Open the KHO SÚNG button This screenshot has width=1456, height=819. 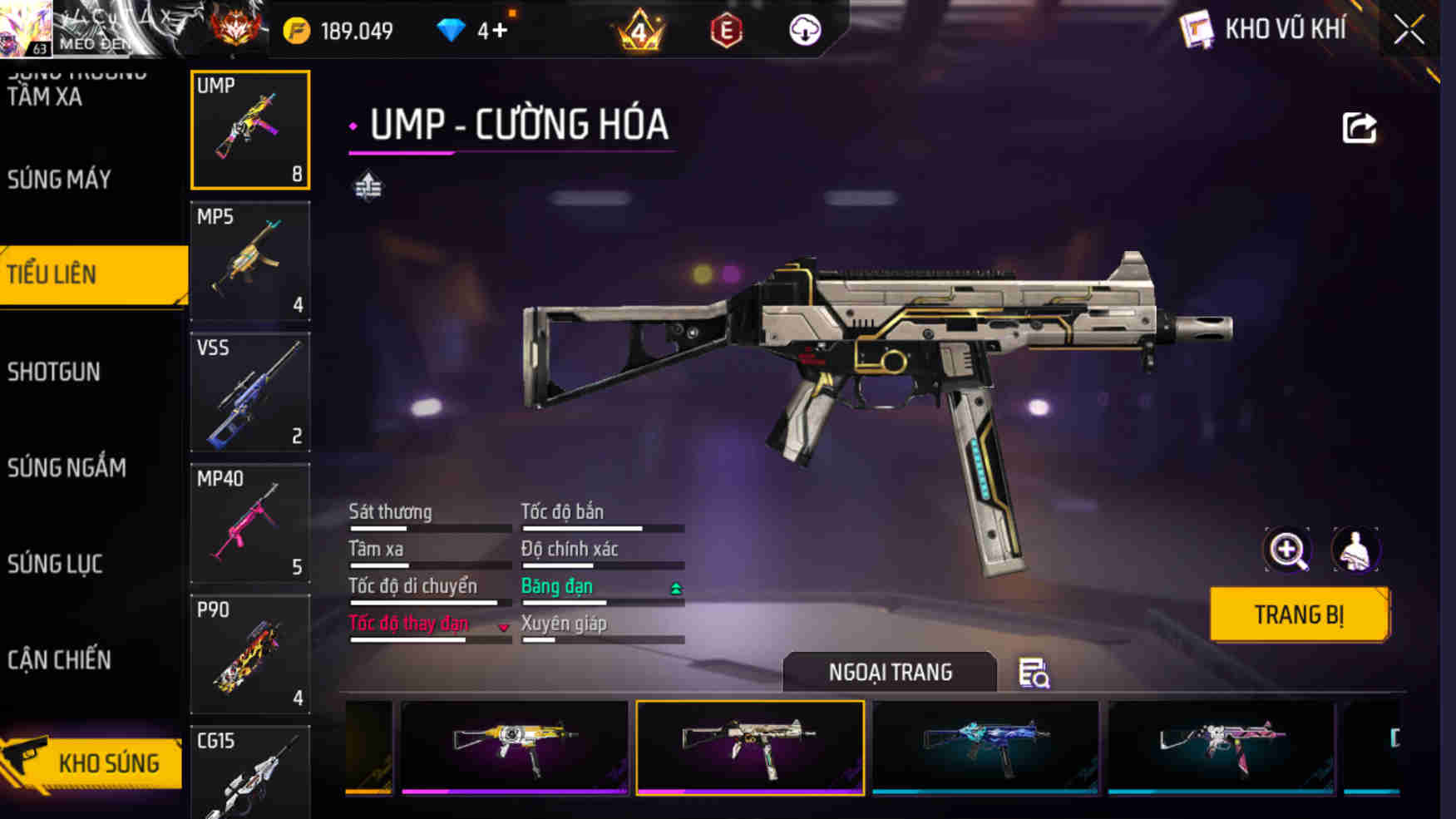93,762
